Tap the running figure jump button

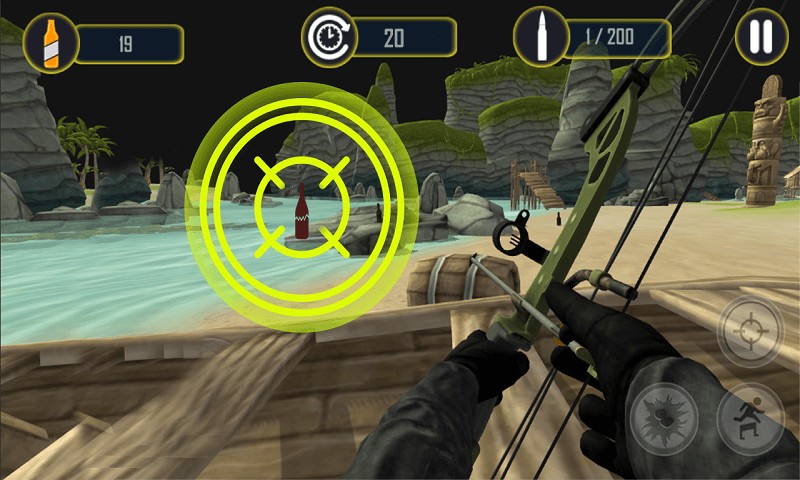point(749,418)
